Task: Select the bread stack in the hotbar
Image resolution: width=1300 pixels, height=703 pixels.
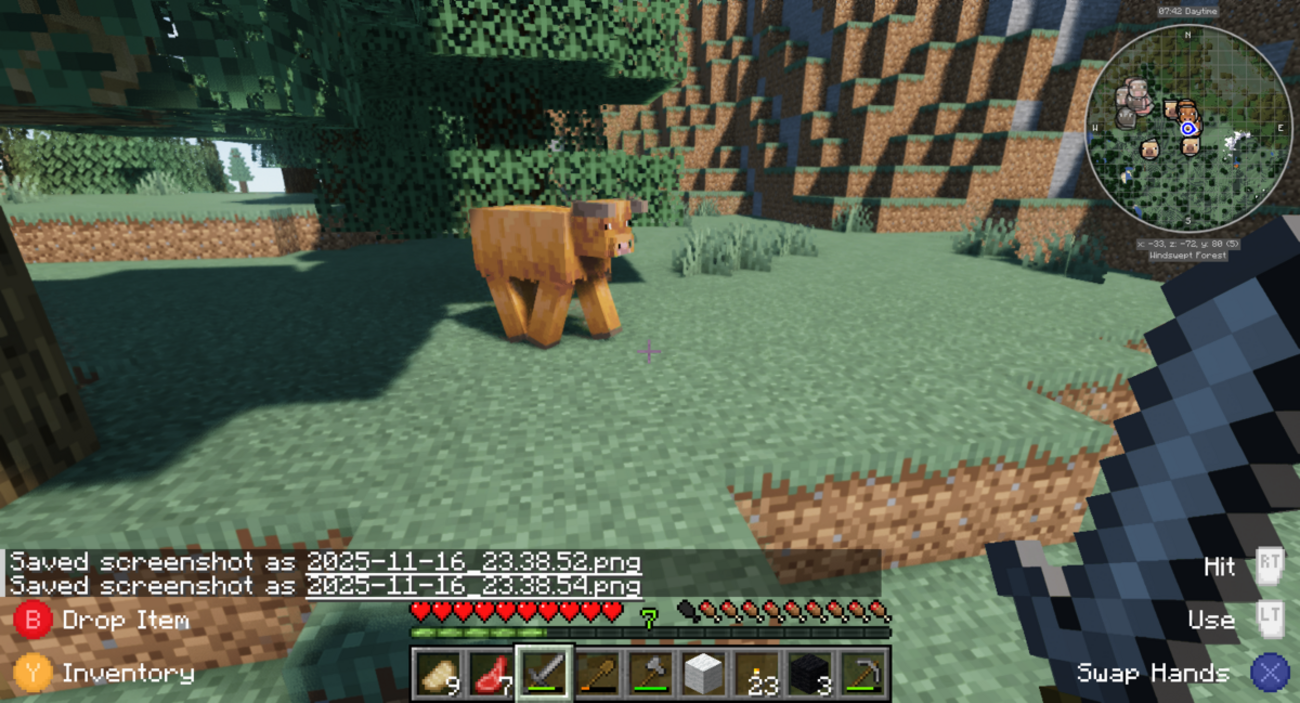Action: [x=436, y=673]
